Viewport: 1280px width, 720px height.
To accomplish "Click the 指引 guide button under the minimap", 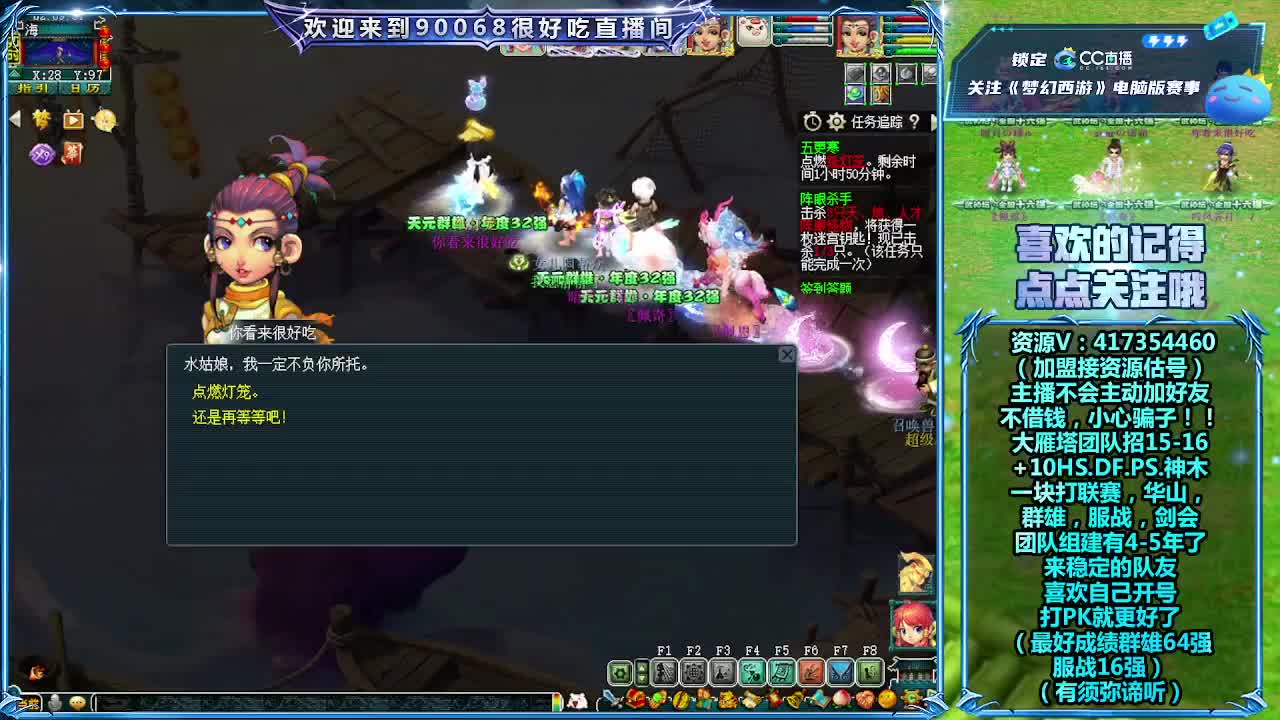I will [33, 88].
